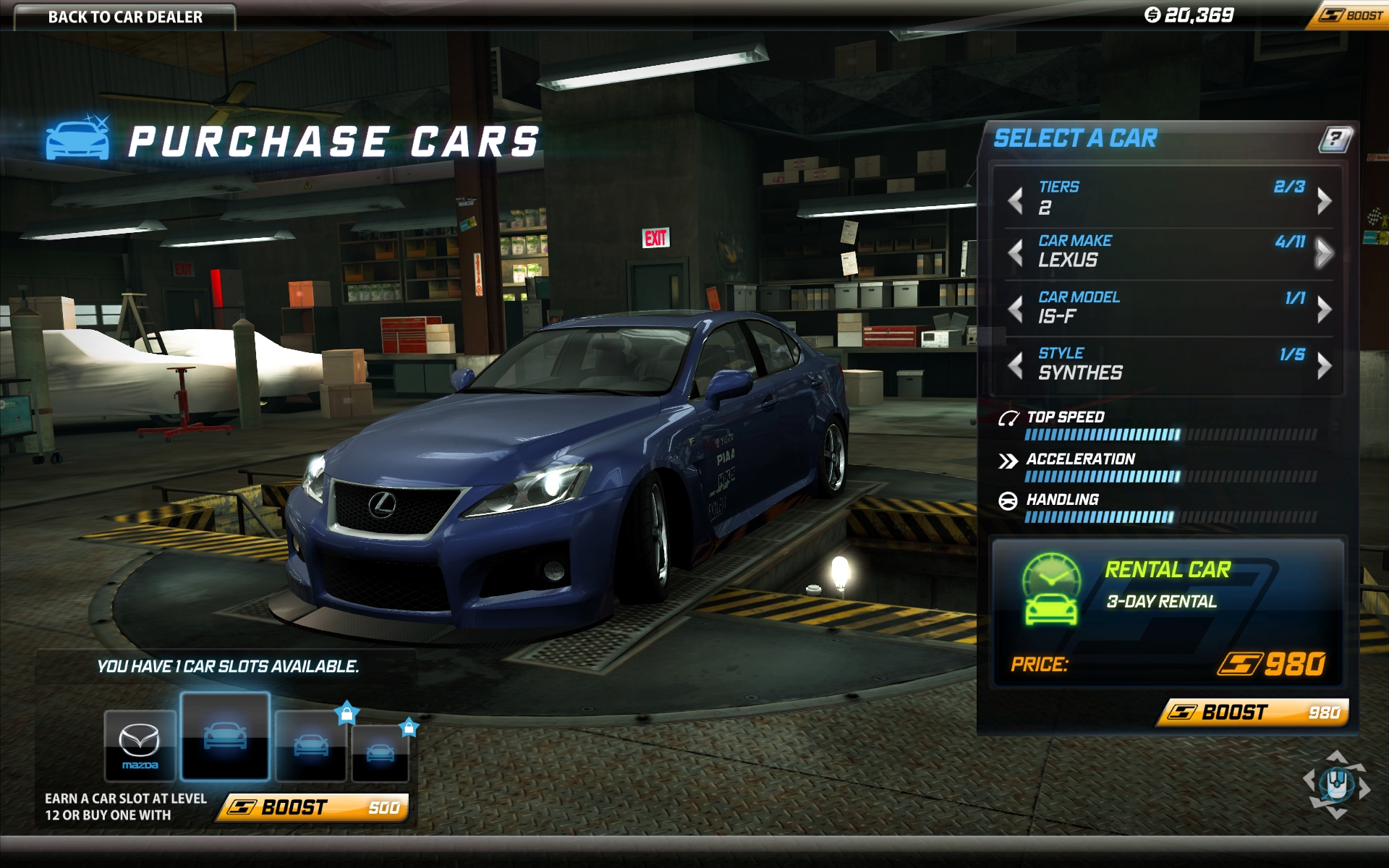Show next style after Synthes
Screen dimensions: 1389x868
pyautogui.click(x=1324, y=365)
